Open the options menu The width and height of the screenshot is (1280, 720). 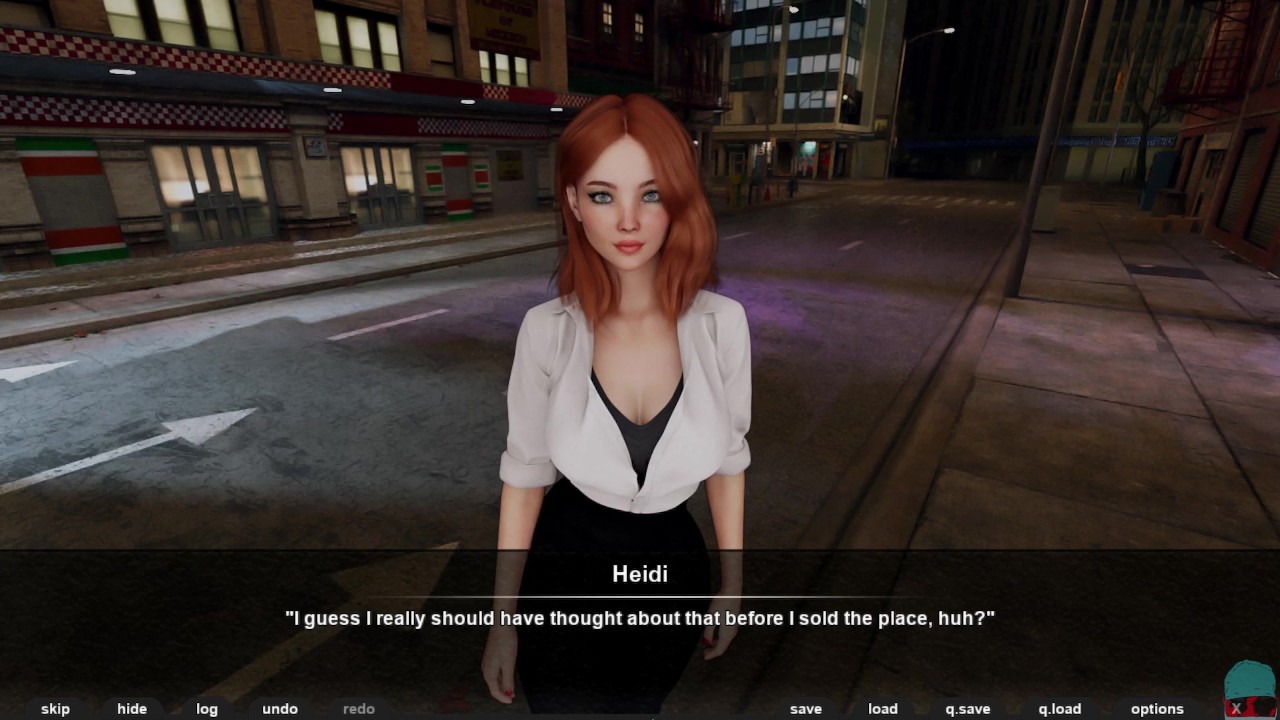(x=1157, y=709)
